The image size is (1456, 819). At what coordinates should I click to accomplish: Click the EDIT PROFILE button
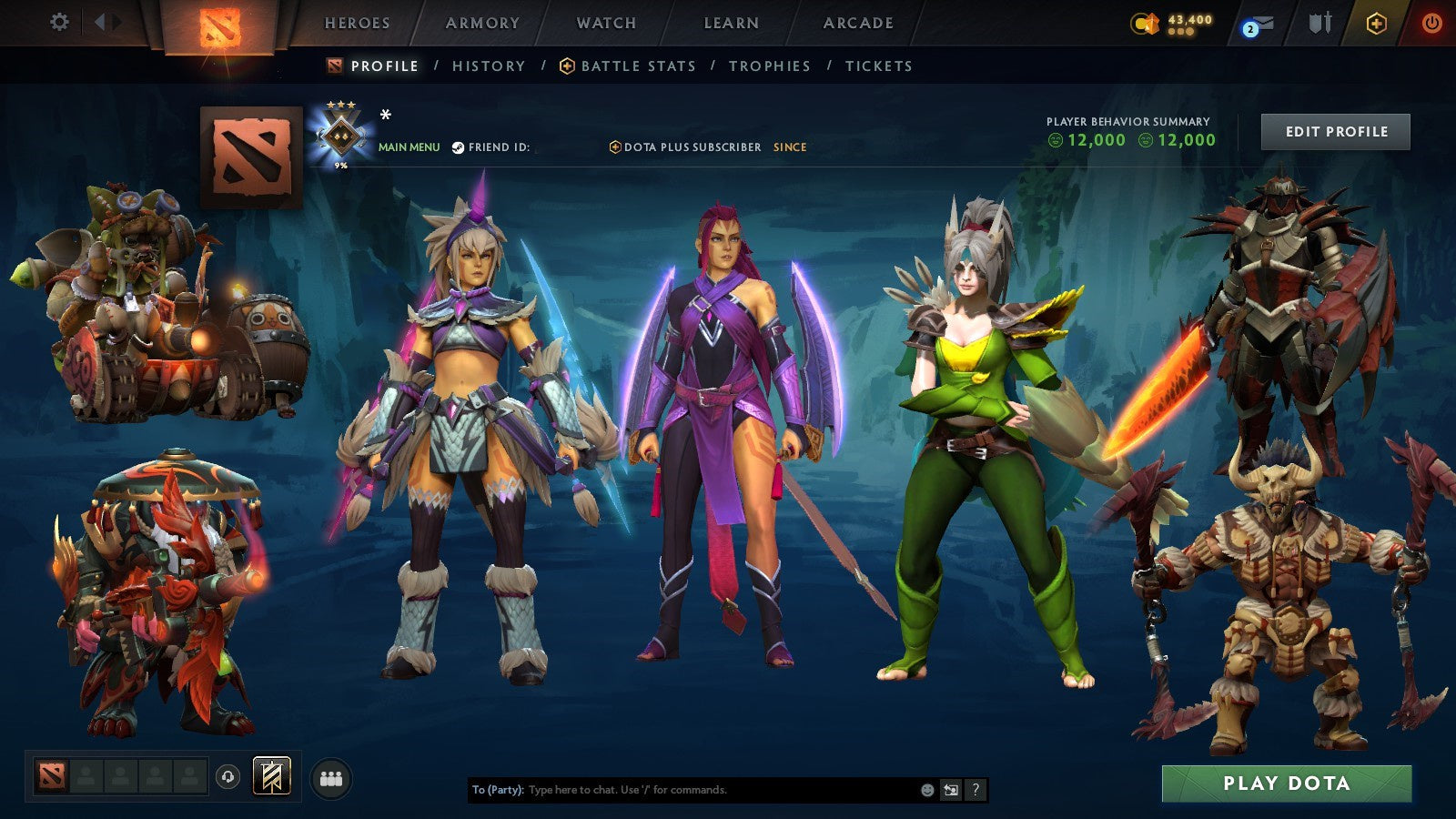(1335, 131)
